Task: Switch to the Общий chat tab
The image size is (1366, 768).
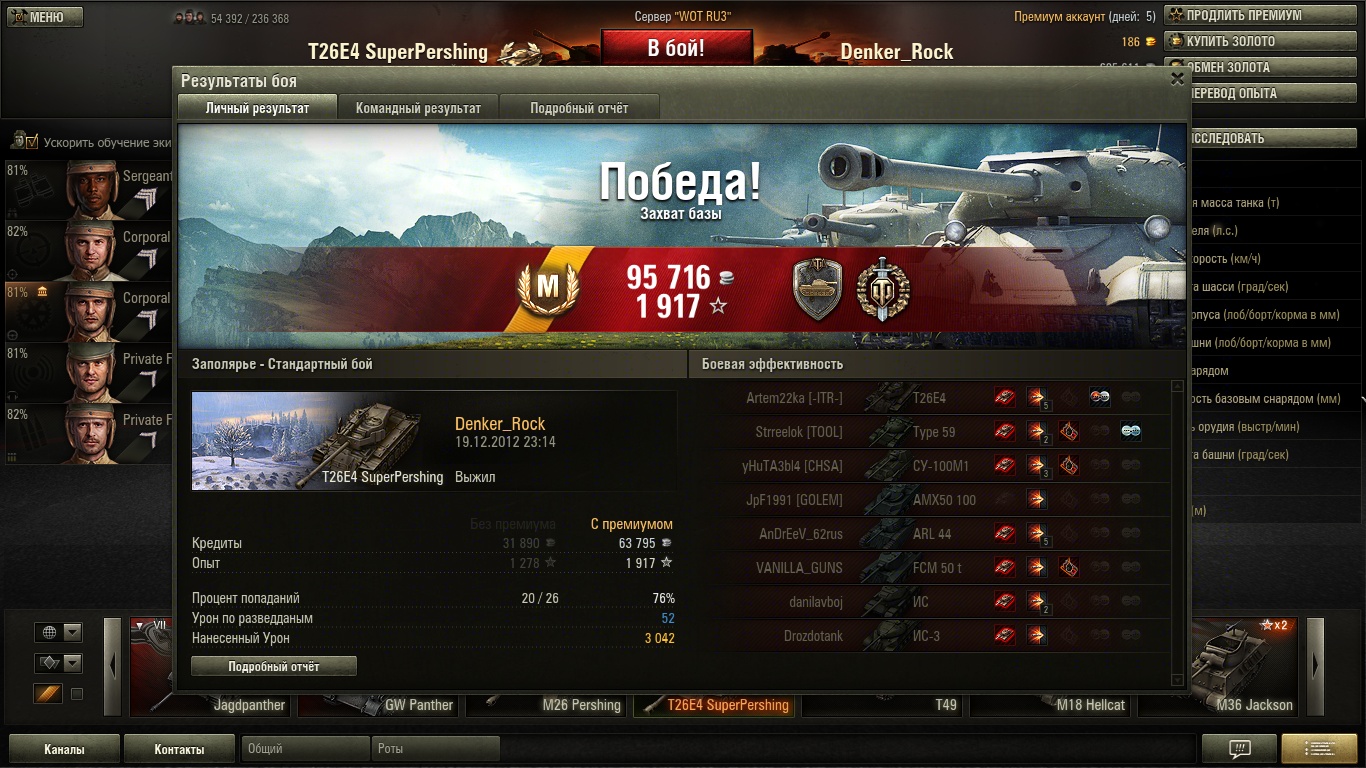Action: (304, 749)
